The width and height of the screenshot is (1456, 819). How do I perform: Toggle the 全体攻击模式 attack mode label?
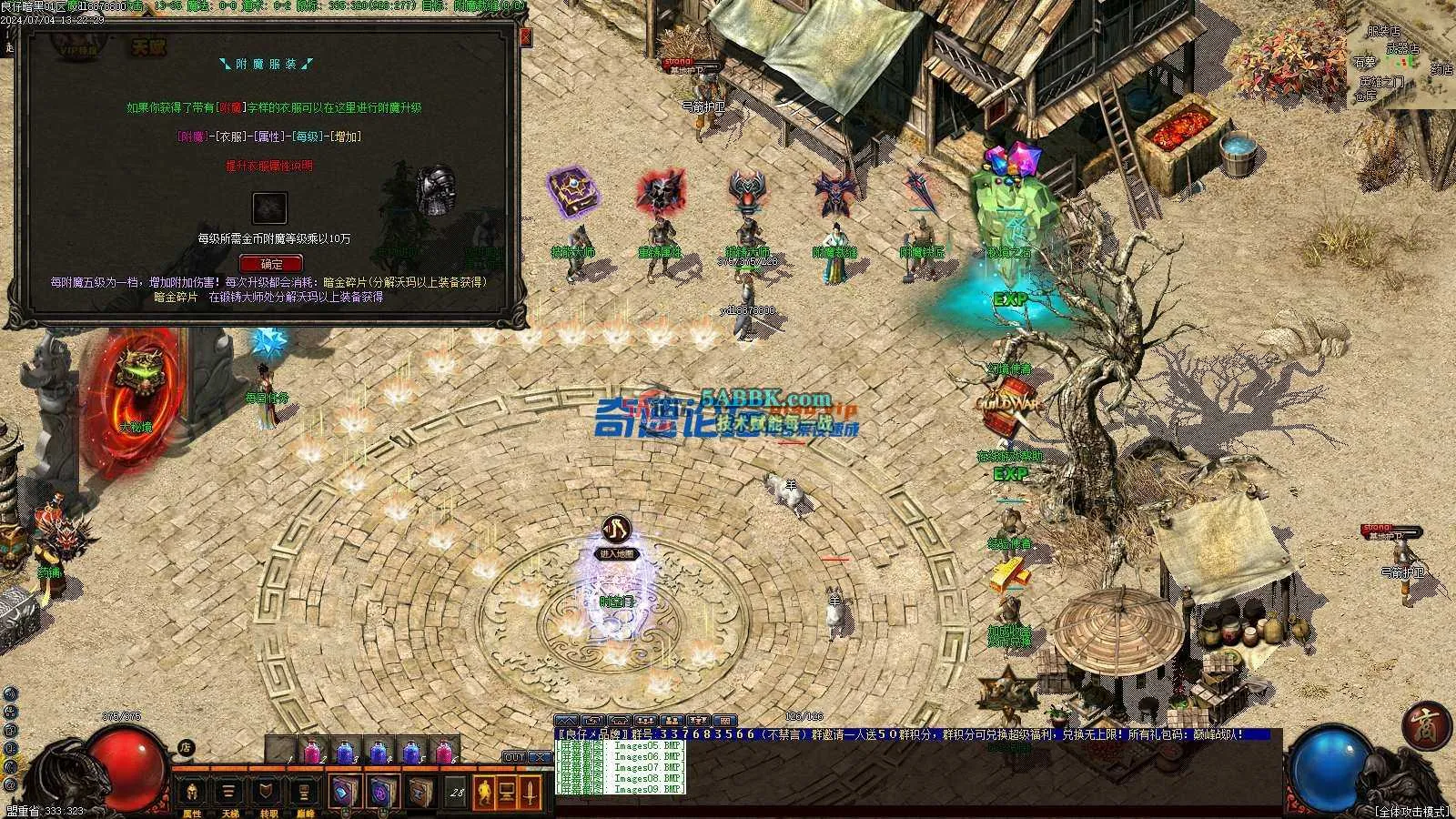coord(1410,811)
